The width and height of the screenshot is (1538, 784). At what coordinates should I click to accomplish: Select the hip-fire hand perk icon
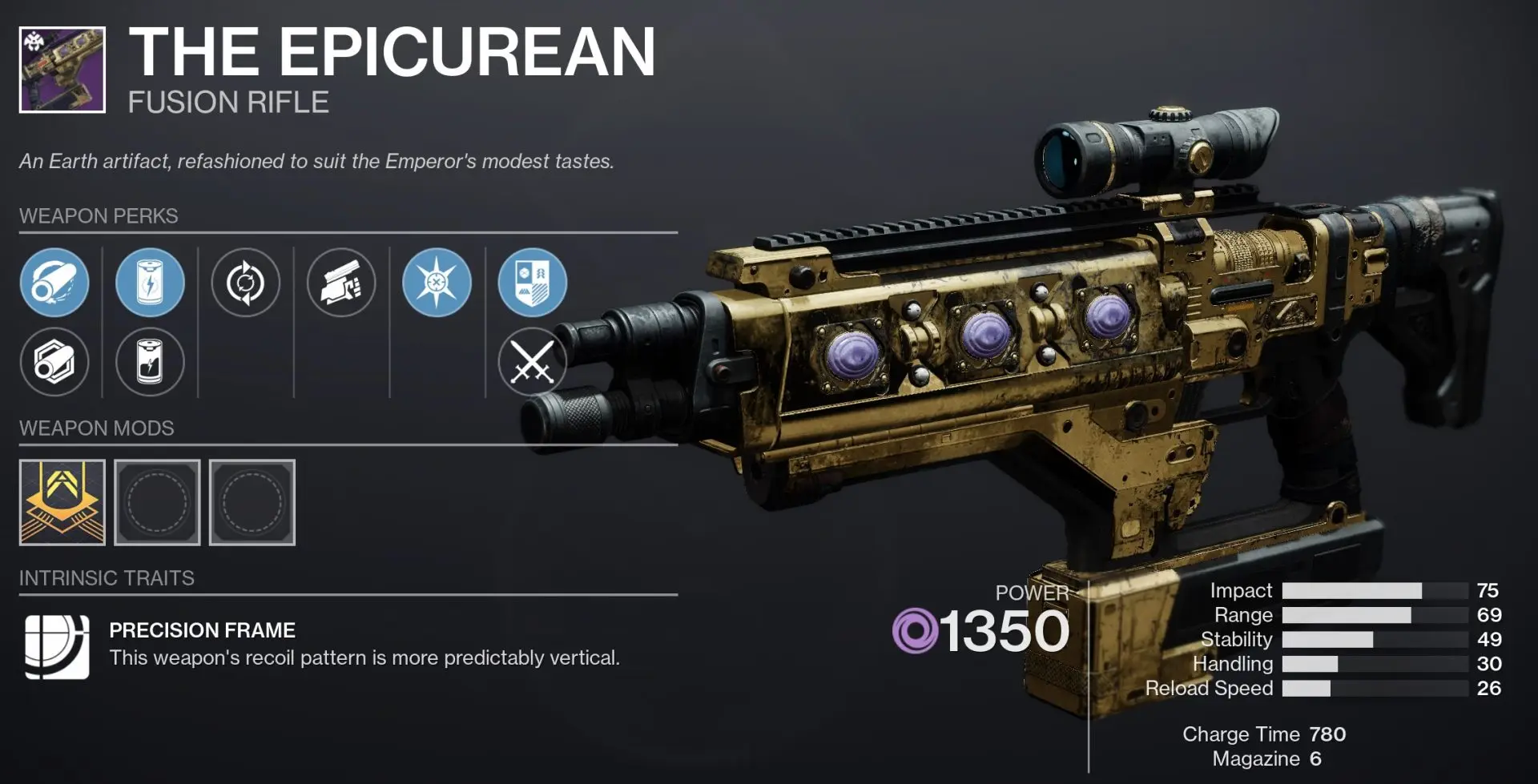pyautogui.click(x=341, y=283)
